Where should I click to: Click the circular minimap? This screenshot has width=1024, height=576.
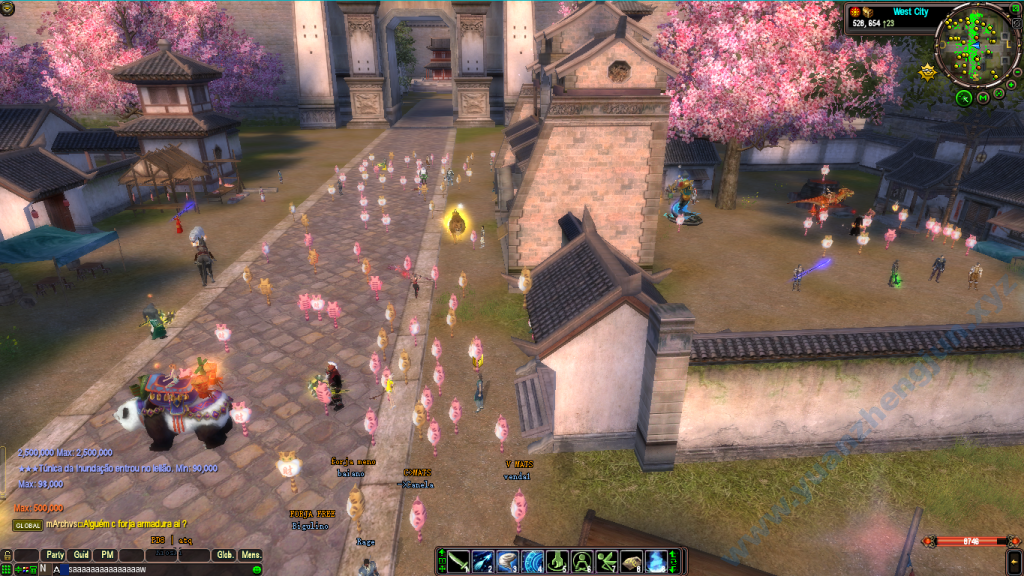[x=975, y=44]
